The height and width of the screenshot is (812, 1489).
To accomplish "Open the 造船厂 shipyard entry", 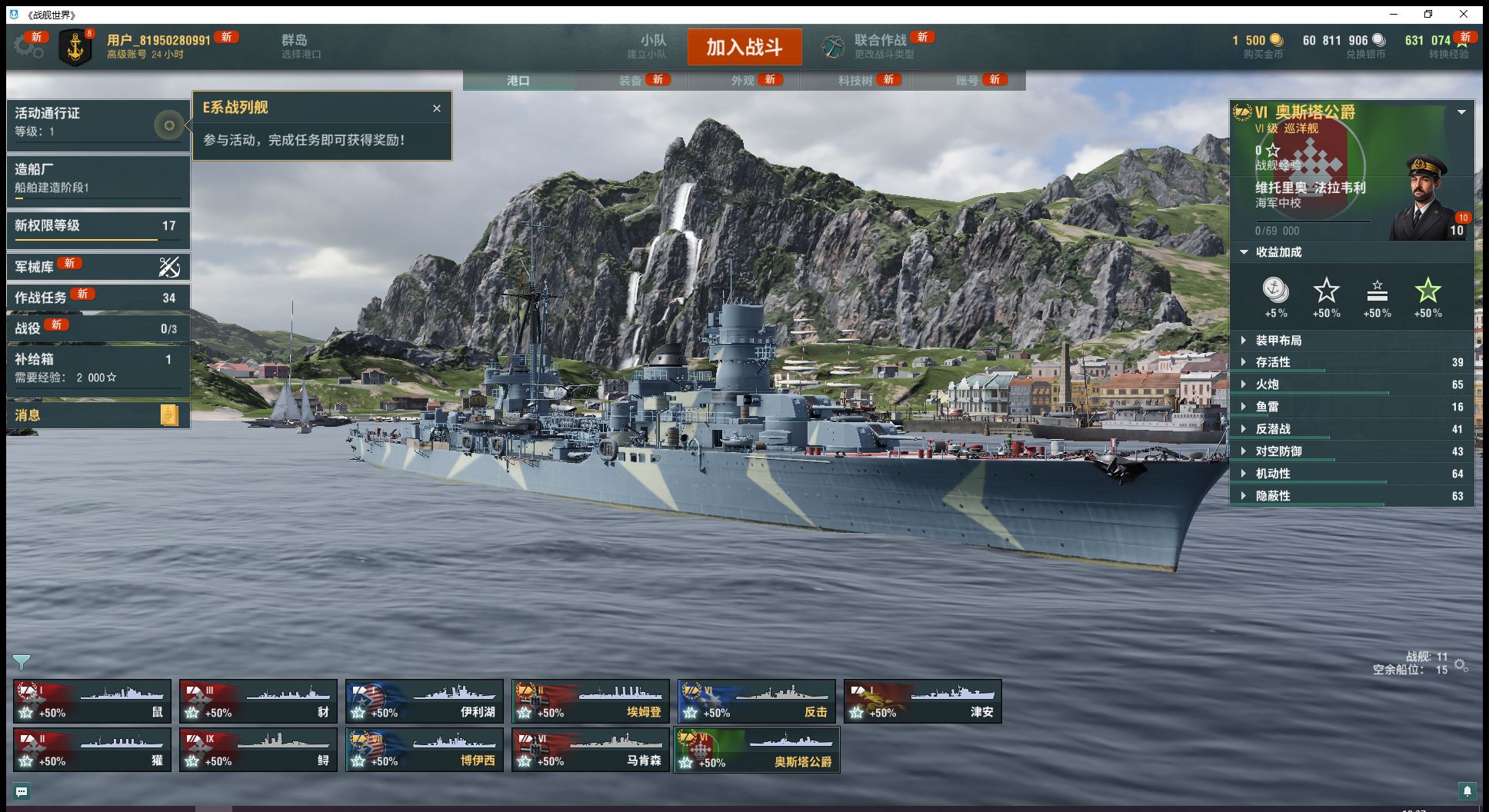I will click(x=98, y=178).
